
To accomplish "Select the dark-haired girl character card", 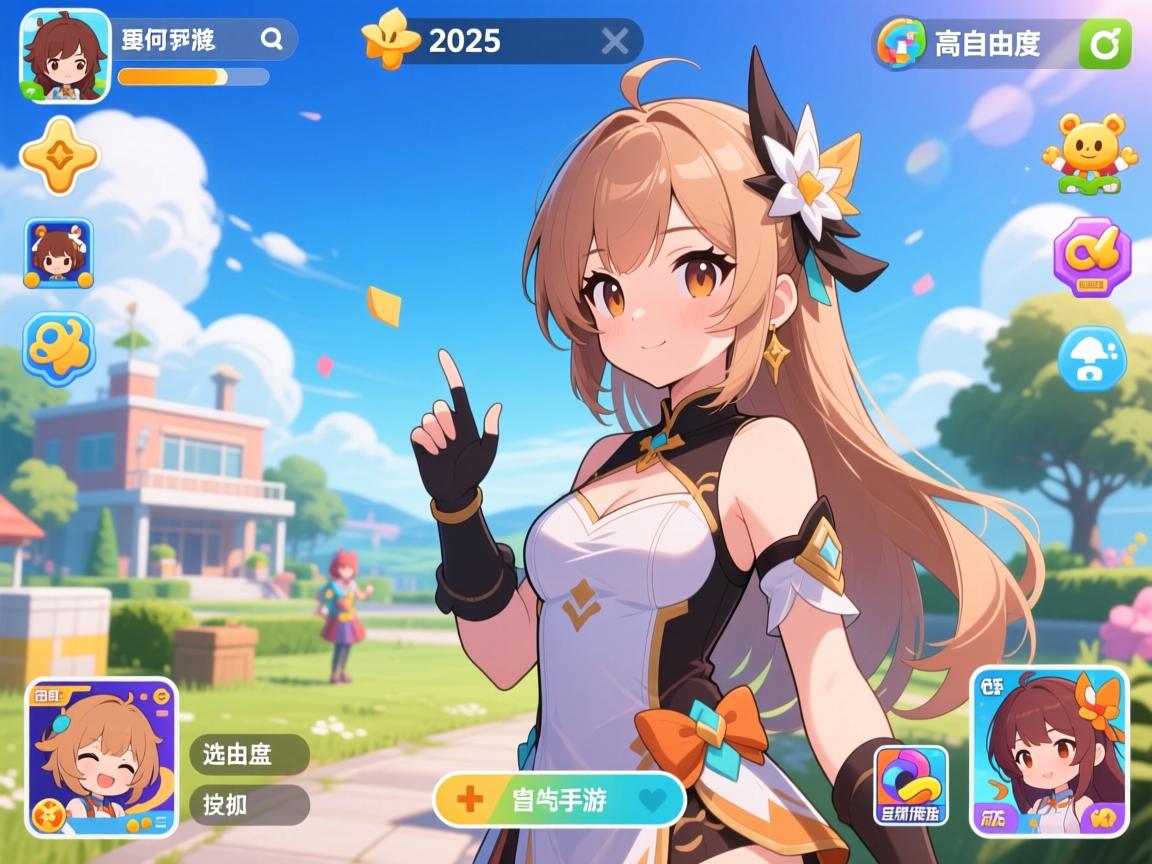I will (x=1049, y=751).
